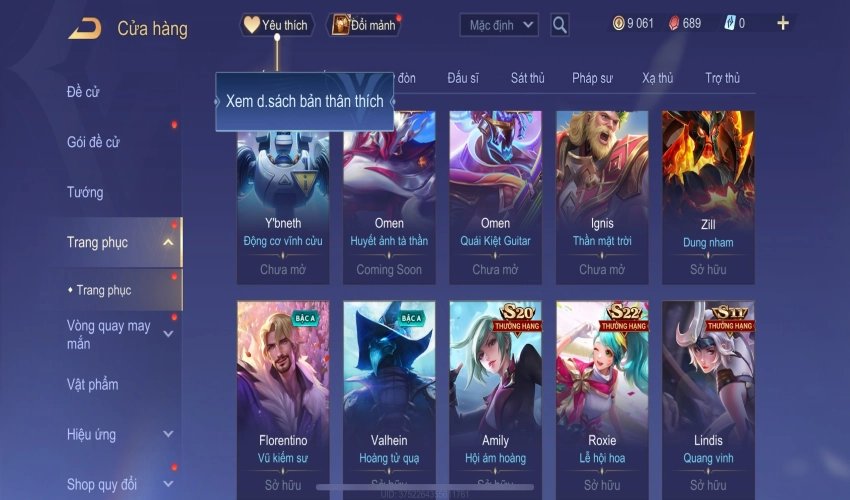Screen dimensions: 850x500
Task: Expand the Hiệu ứng effects menu
Action: point(168,435)
